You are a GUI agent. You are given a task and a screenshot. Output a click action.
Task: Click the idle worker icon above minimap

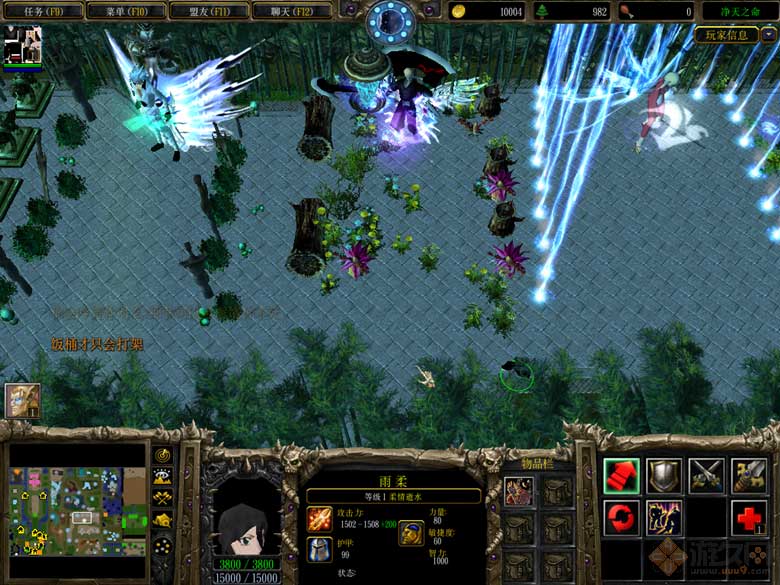pyautogui.click(x=22, y=400)
